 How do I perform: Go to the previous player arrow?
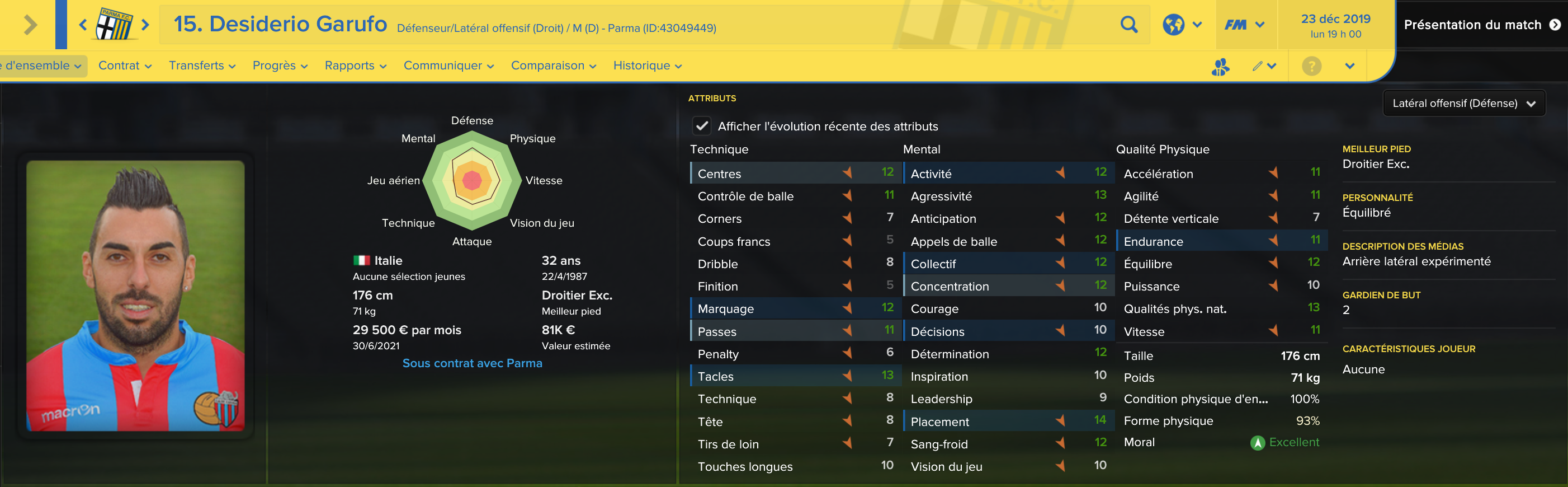[x=83, y=25]
